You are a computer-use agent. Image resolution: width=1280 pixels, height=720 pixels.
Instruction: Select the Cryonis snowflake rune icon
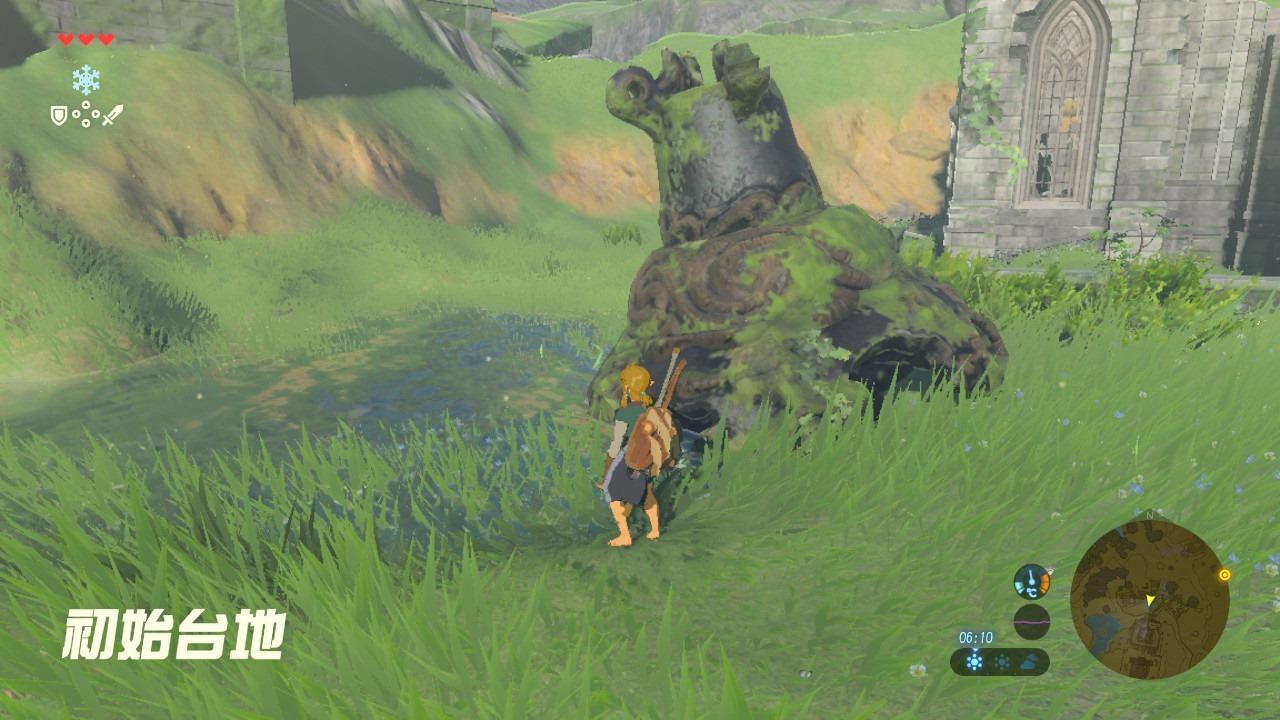click(86, 80)
